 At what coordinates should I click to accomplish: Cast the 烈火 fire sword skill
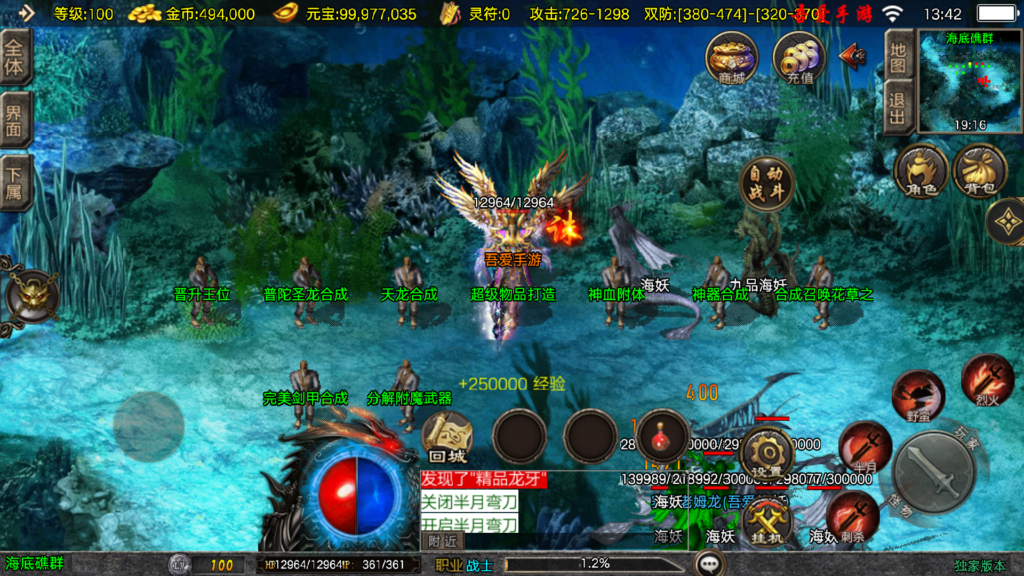(x=987, y=379)
